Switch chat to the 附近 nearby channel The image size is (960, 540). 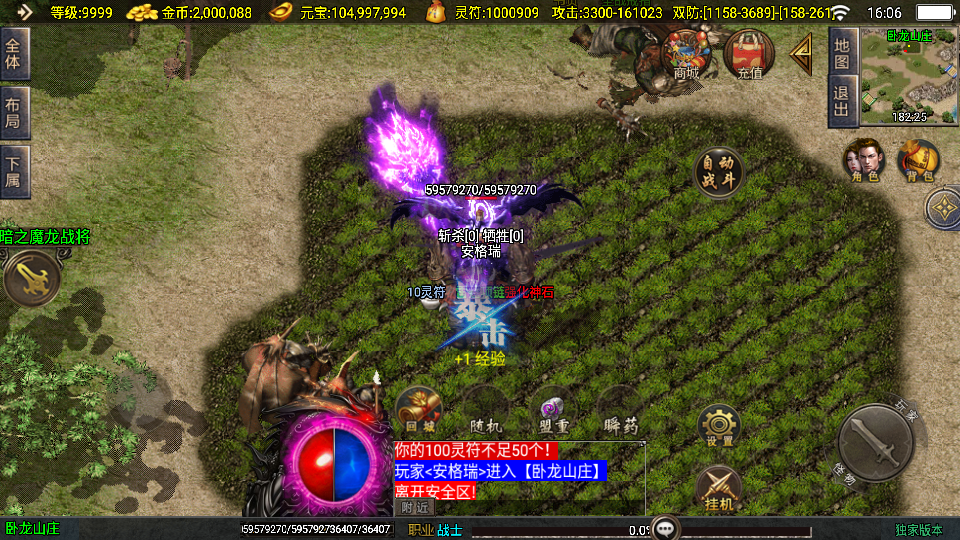416,507
